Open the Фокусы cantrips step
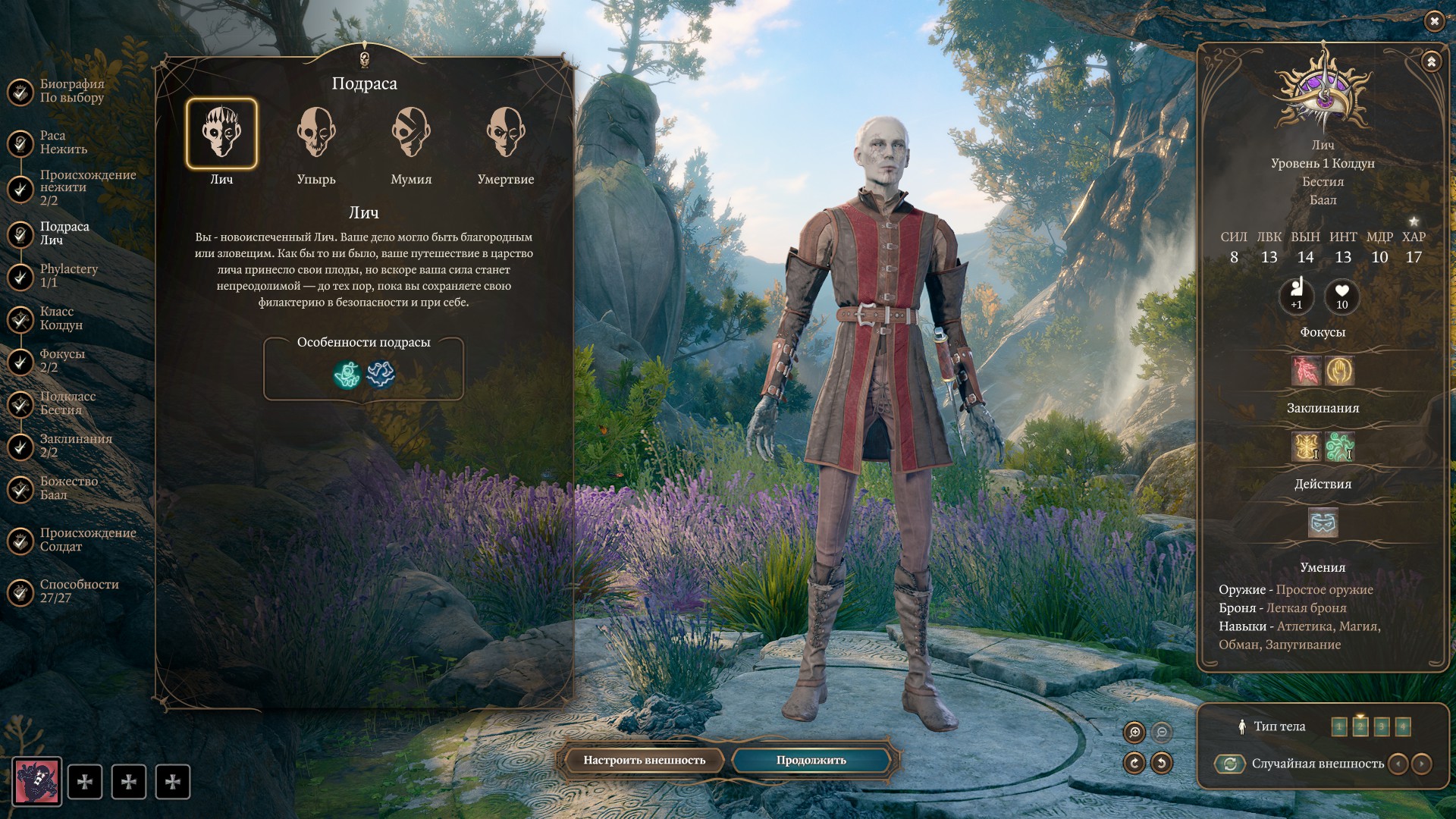The width and height of the screenshot is (1456, 819). point(61,361)
